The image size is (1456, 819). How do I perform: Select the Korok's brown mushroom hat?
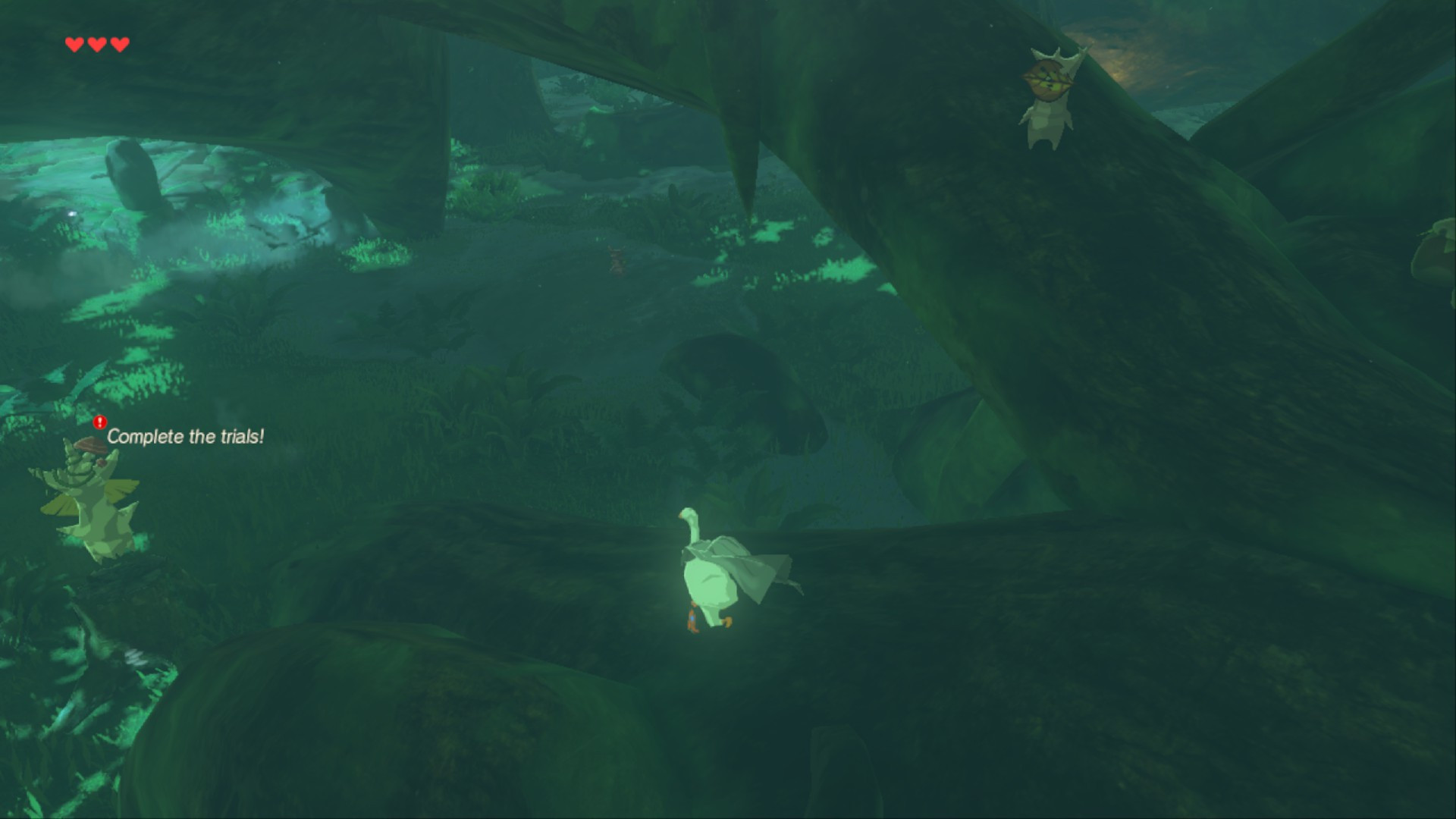click(x=91, y=447)
